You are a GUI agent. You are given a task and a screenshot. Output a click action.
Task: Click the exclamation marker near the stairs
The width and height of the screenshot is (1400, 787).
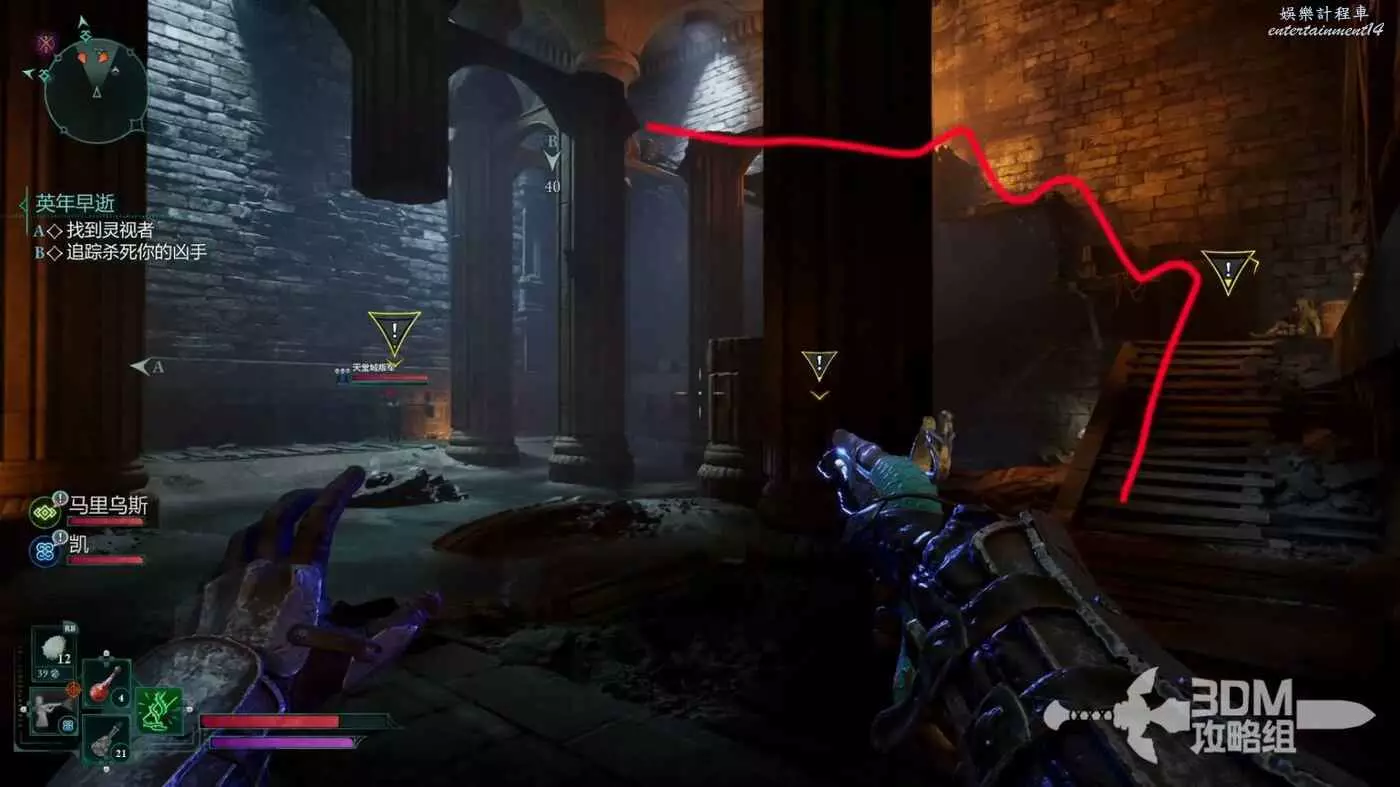coord(1228,271)
